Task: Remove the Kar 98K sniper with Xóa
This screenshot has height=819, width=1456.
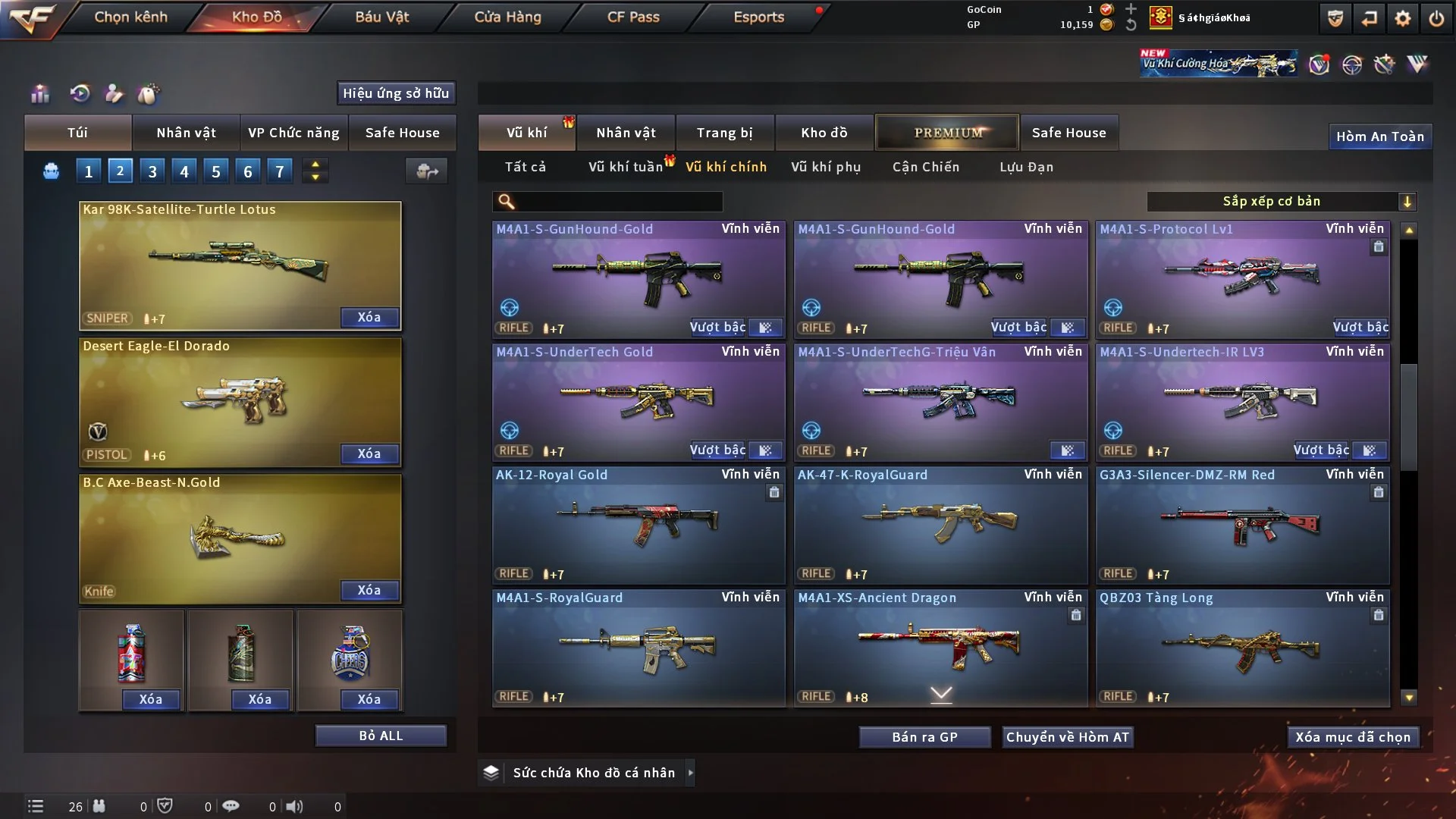Action: 369,318
